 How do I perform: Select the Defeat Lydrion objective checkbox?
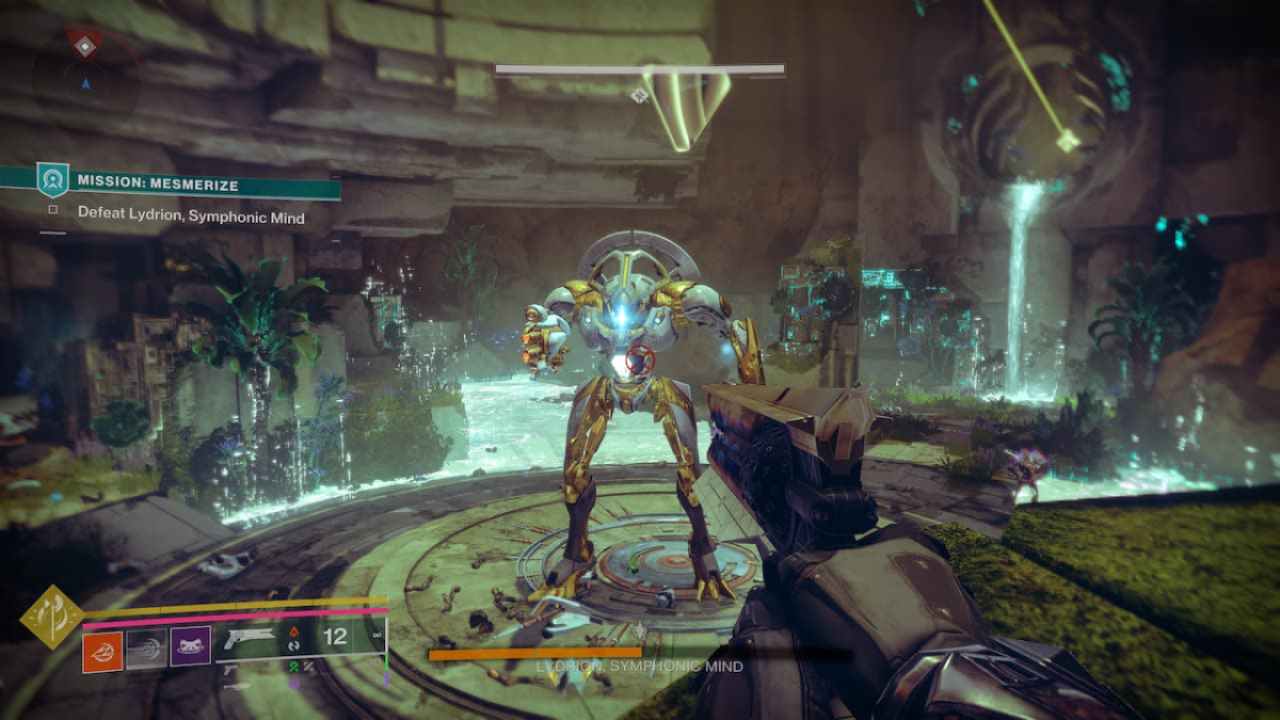point(53,212)
